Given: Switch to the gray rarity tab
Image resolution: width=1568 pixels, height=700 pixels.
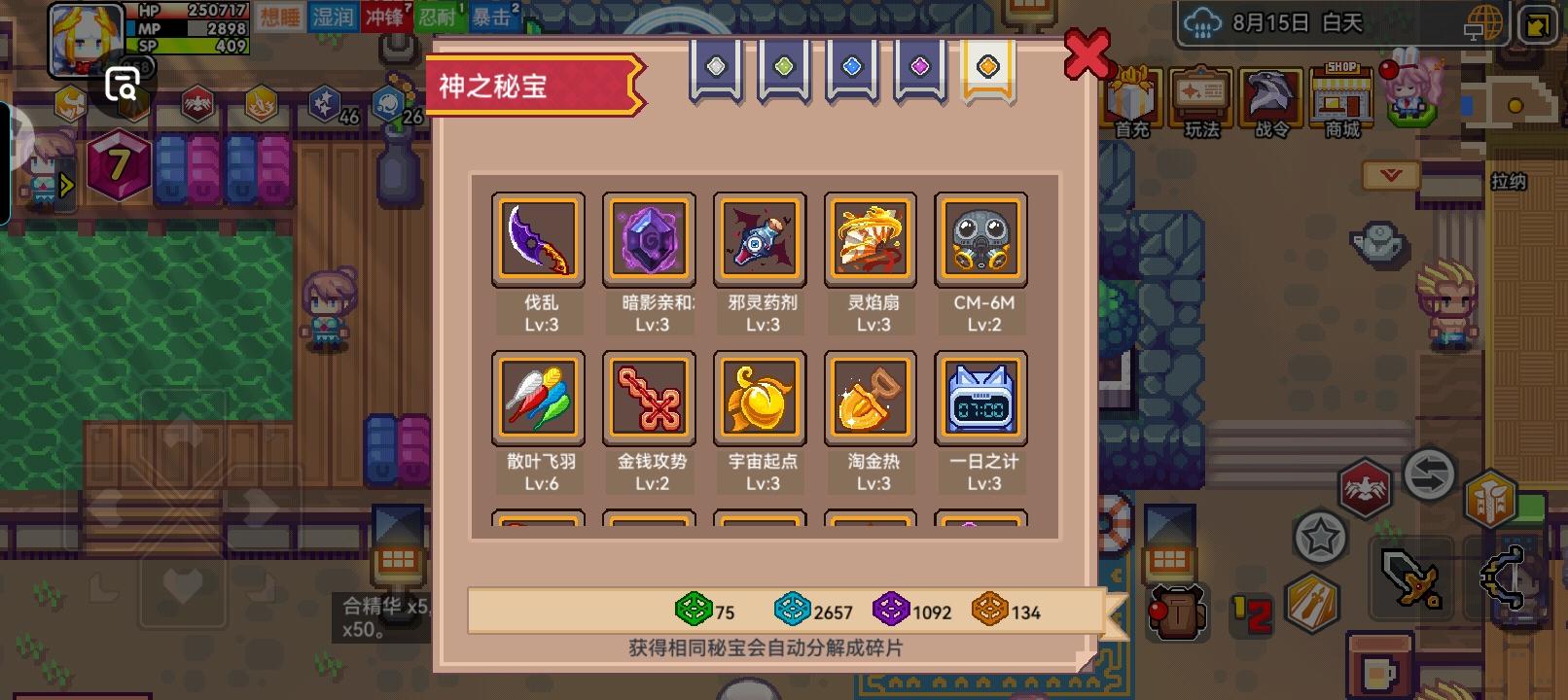Looking at the screenshot, I should coord(717,66).
